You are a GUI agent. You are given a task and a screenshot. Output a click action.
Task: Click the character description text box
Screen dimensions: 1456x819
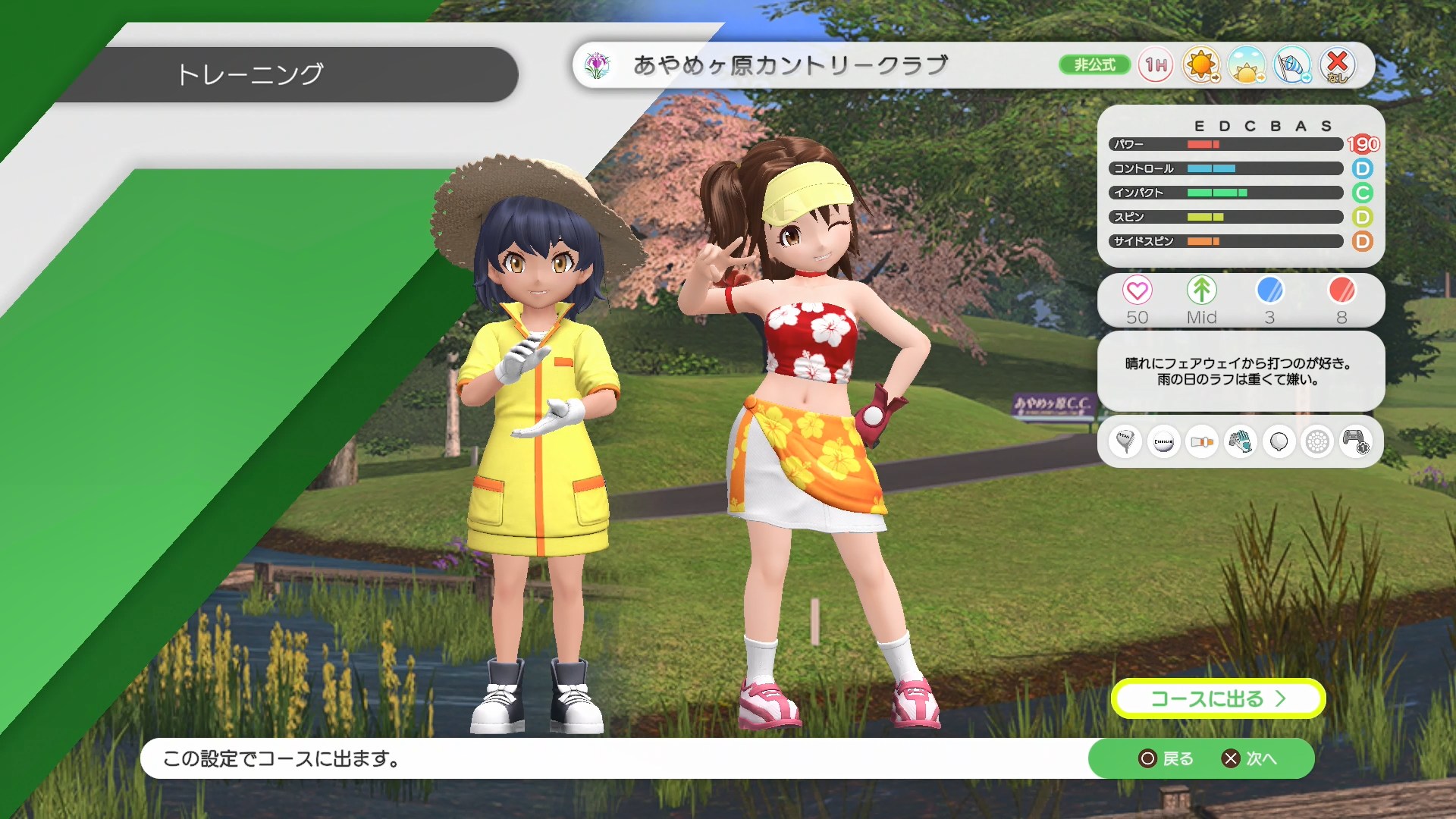coord(1239,373)
